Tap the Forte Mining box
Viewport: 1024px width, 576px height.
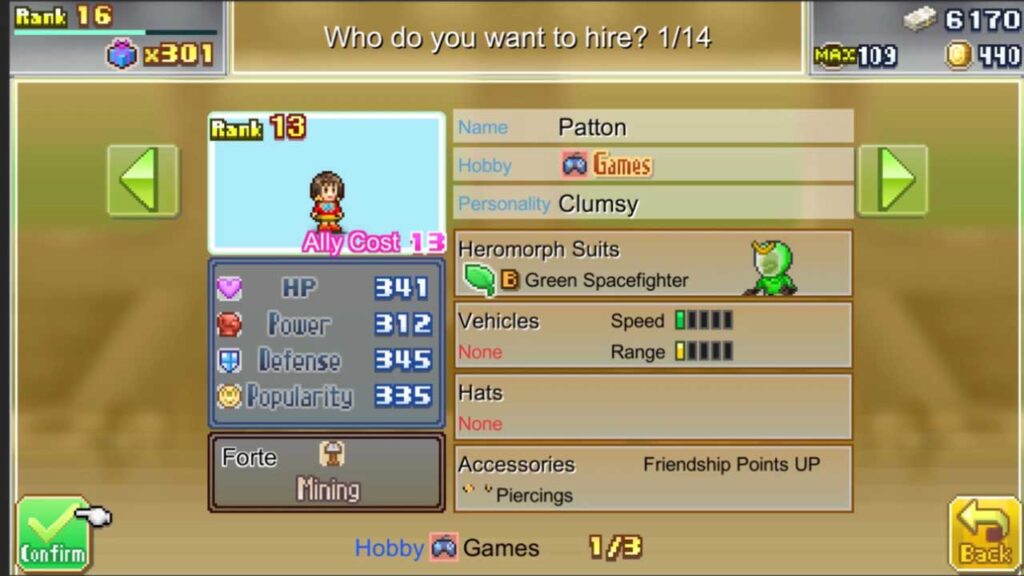pos(326,472)
